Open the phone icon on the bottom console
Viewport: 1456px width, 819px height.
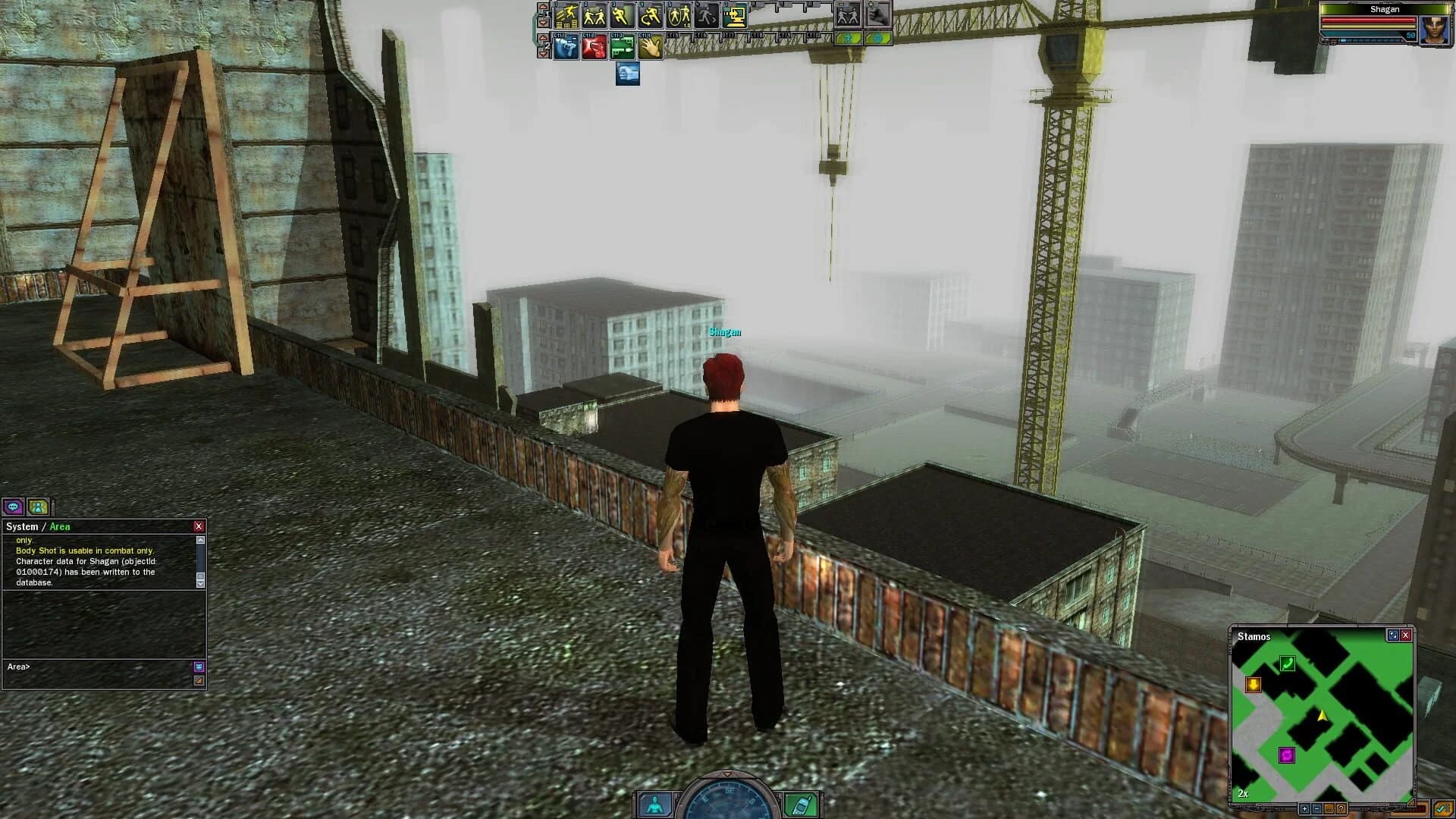click(x=801, y=806)
